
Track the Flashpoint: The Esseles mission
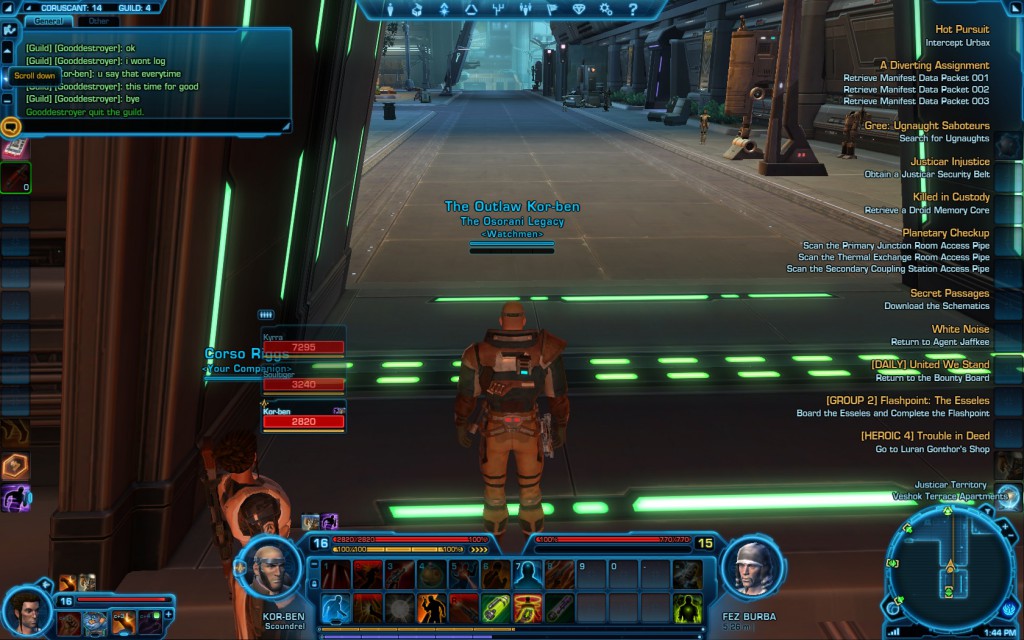point(907,400)
